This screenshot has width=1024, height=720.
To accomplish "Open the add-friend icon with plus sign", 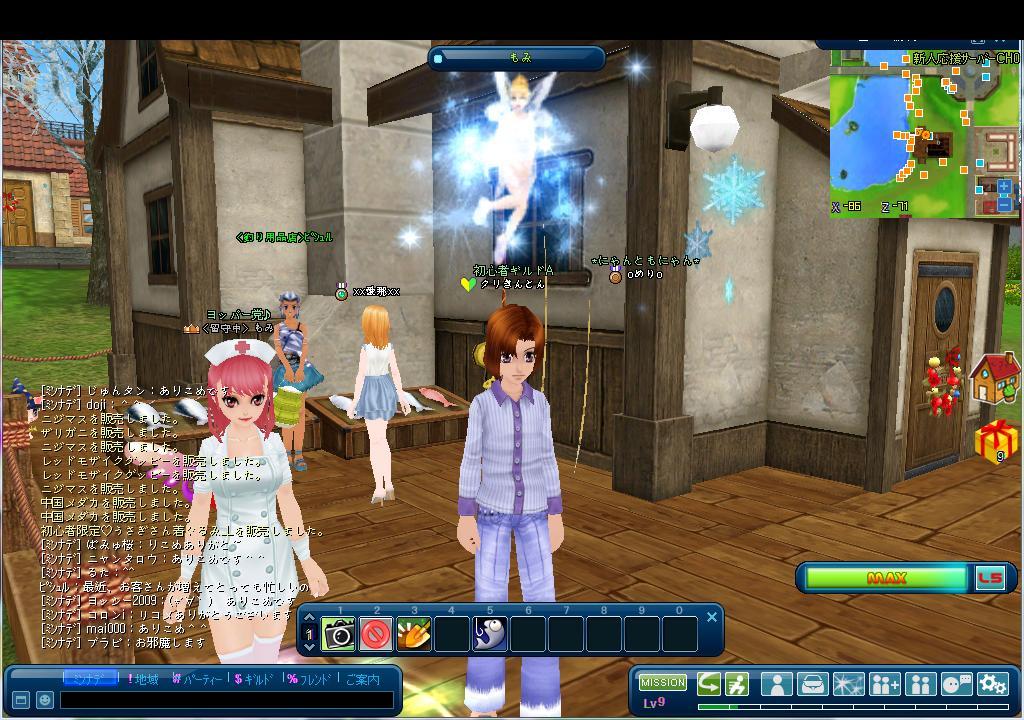I will (x=885, y=684).
